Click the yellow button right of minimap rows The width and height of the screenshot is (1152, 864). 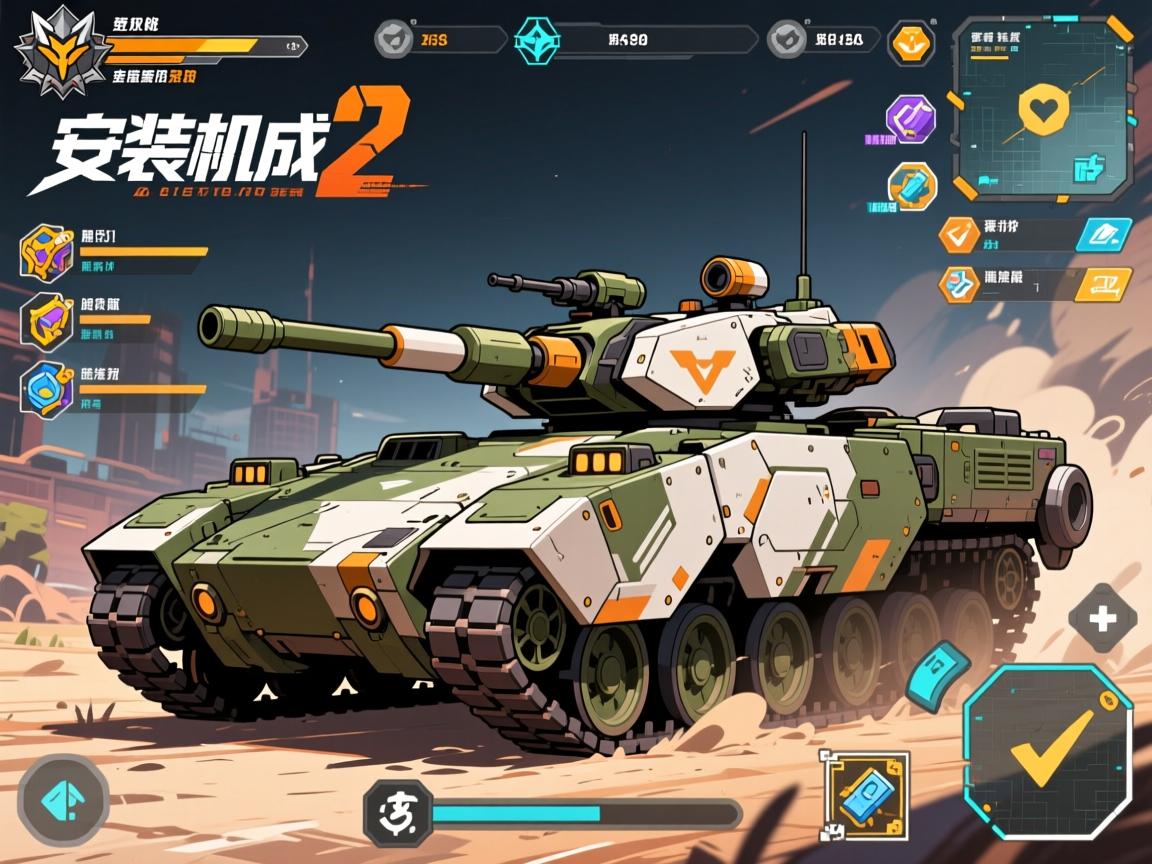pos(1103,284)
